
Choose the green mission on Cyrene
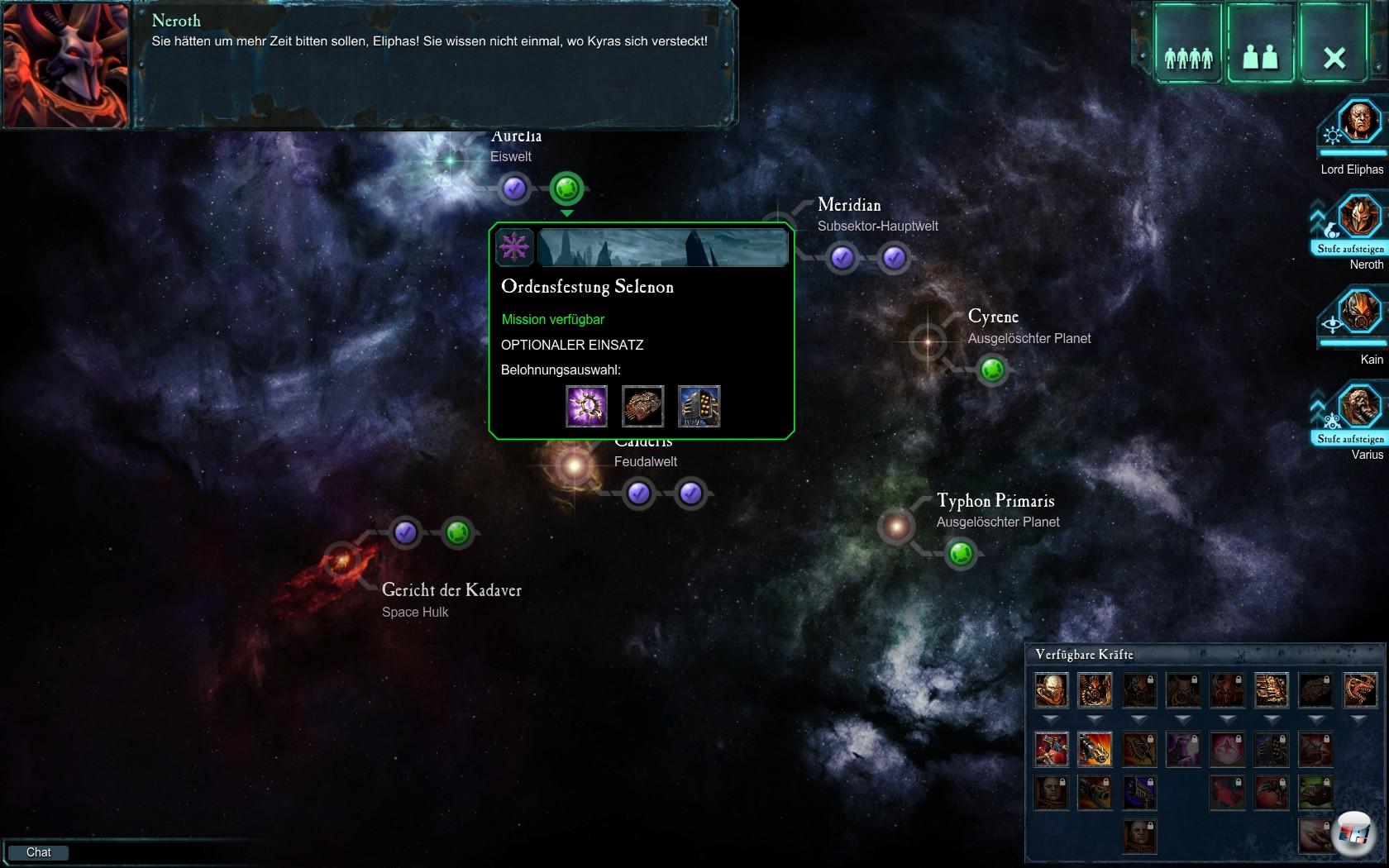(992, 370)
